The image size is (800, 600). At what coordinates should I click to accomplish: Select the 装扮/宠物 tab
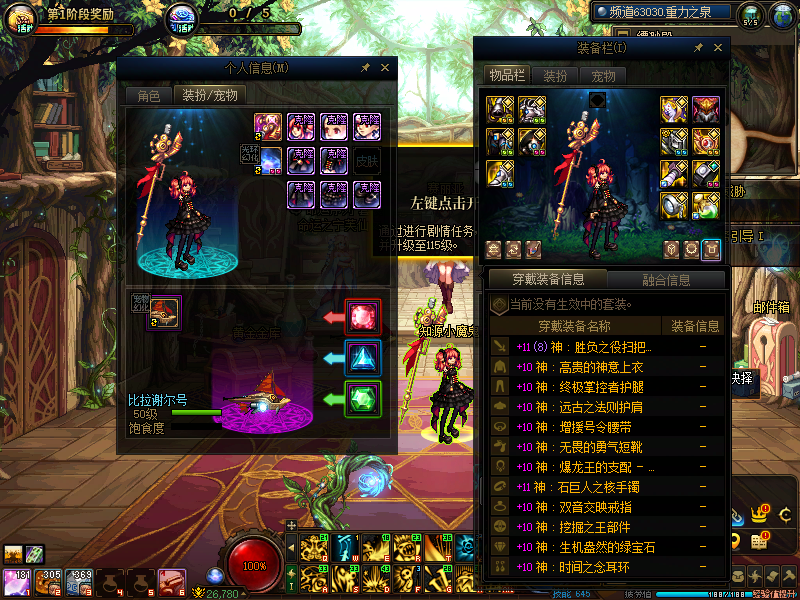208,96
